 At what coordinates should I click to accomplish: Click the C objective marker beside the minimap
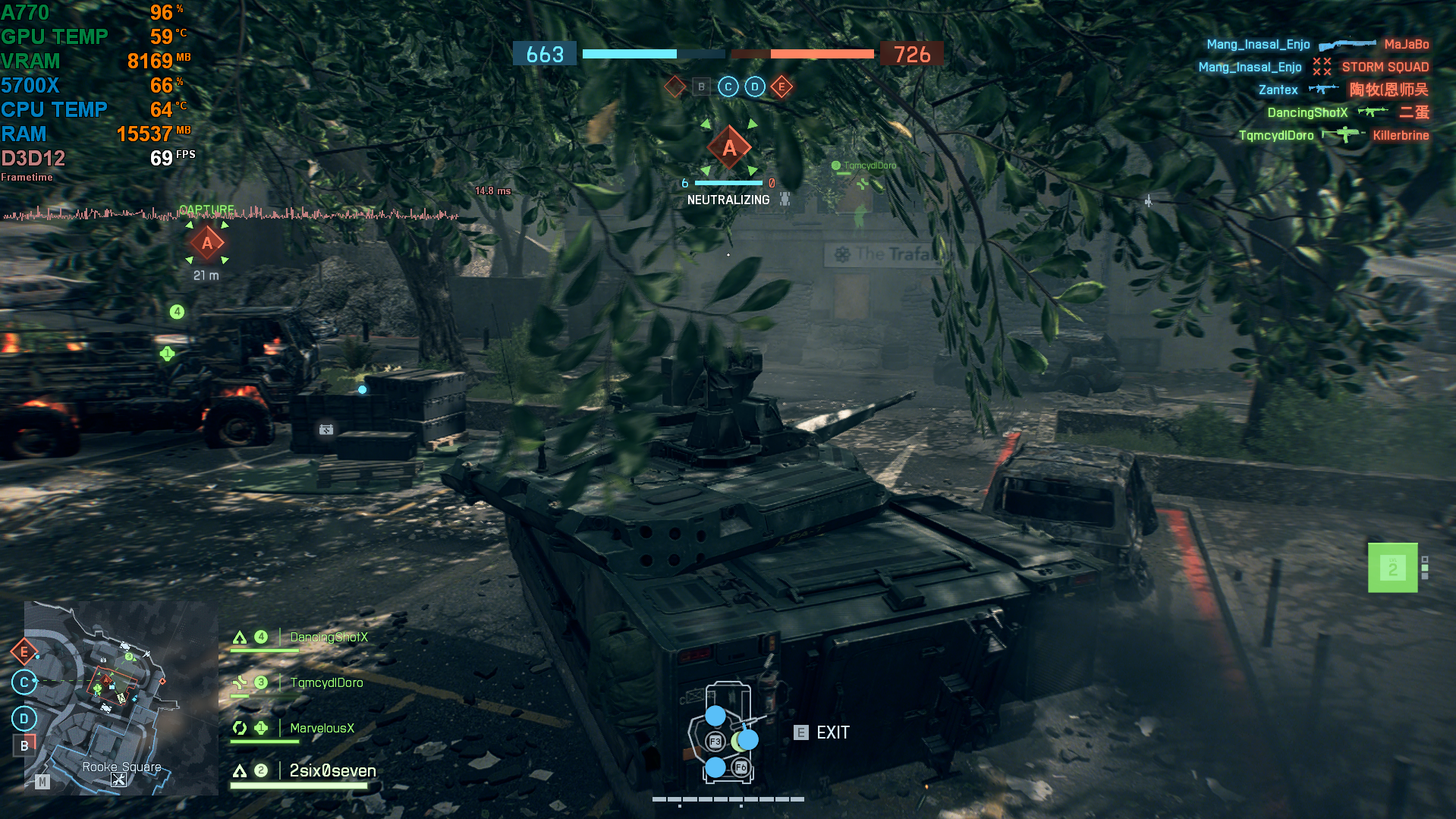point(24,682)
